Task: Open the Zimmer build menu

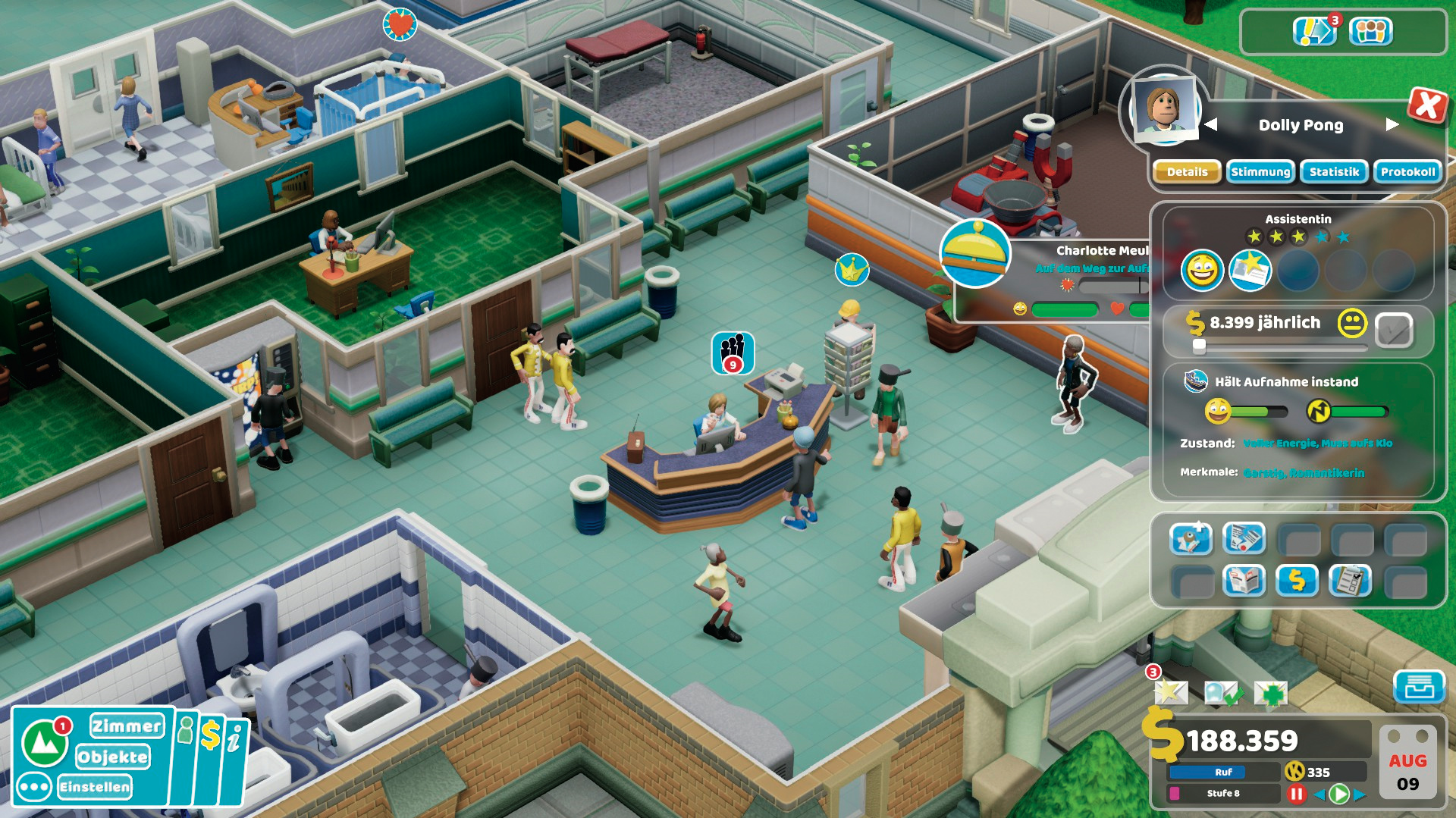Action: (127, 726)
